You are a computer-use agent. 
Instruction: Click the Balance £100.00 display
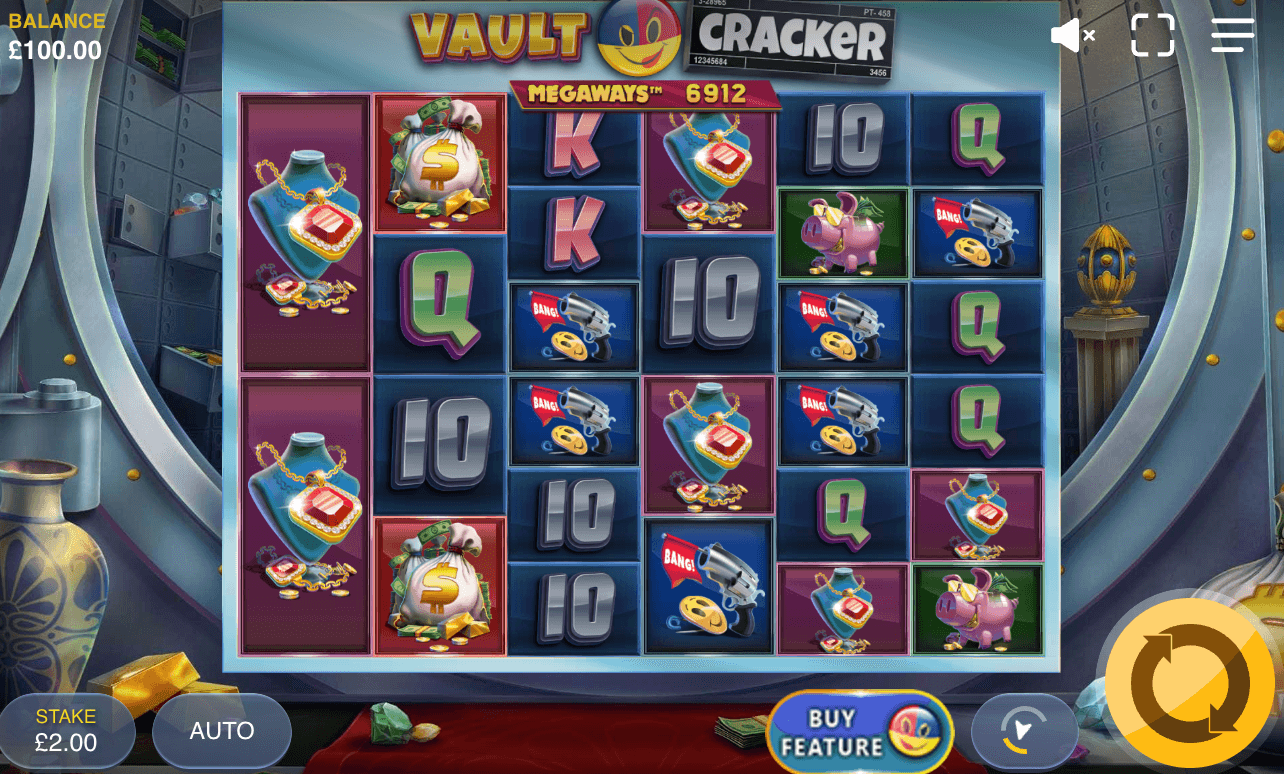[x=55, y=31]
